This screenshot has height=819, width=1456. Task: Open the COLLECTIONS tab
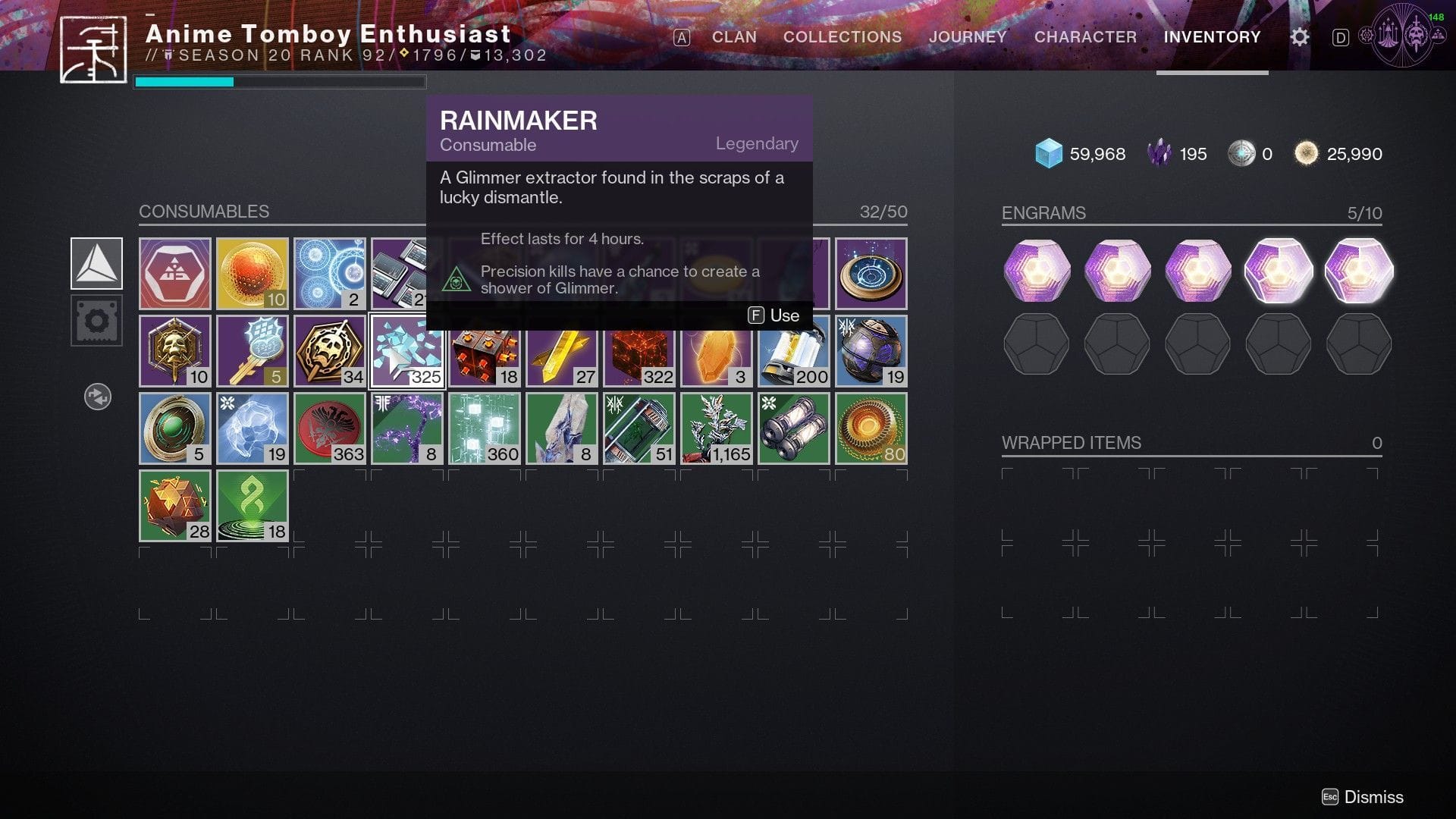coord(842,36)
